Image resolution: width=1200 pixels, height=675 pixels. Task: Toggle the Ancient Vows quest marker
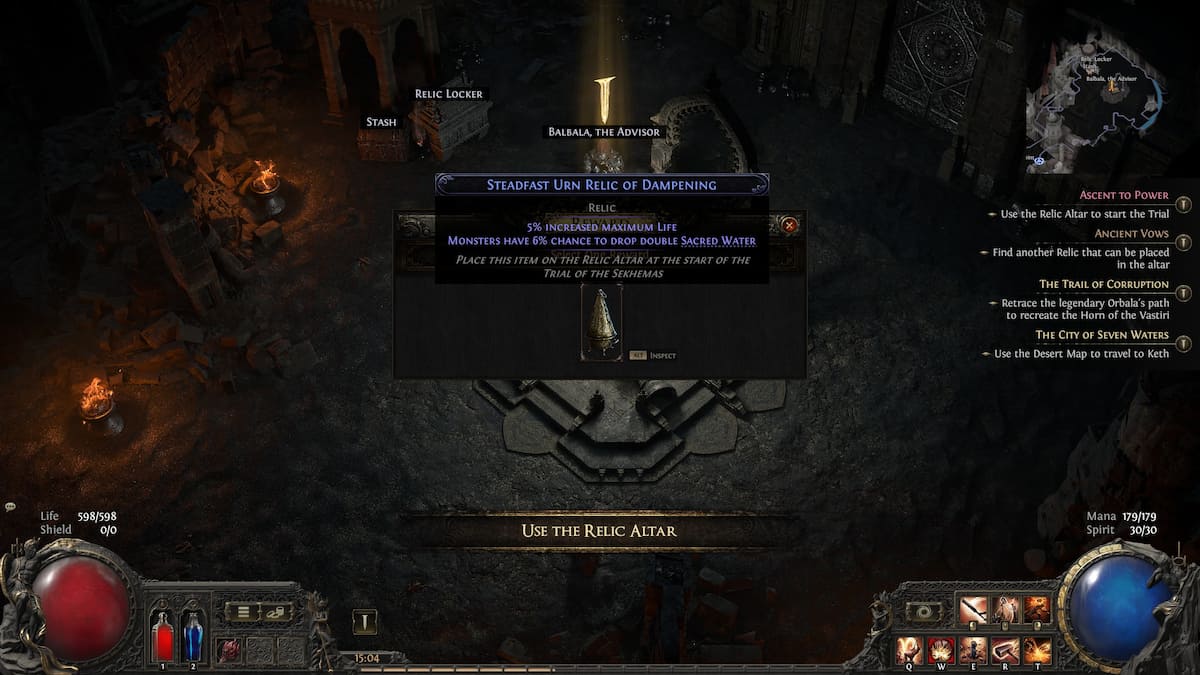1183,243
